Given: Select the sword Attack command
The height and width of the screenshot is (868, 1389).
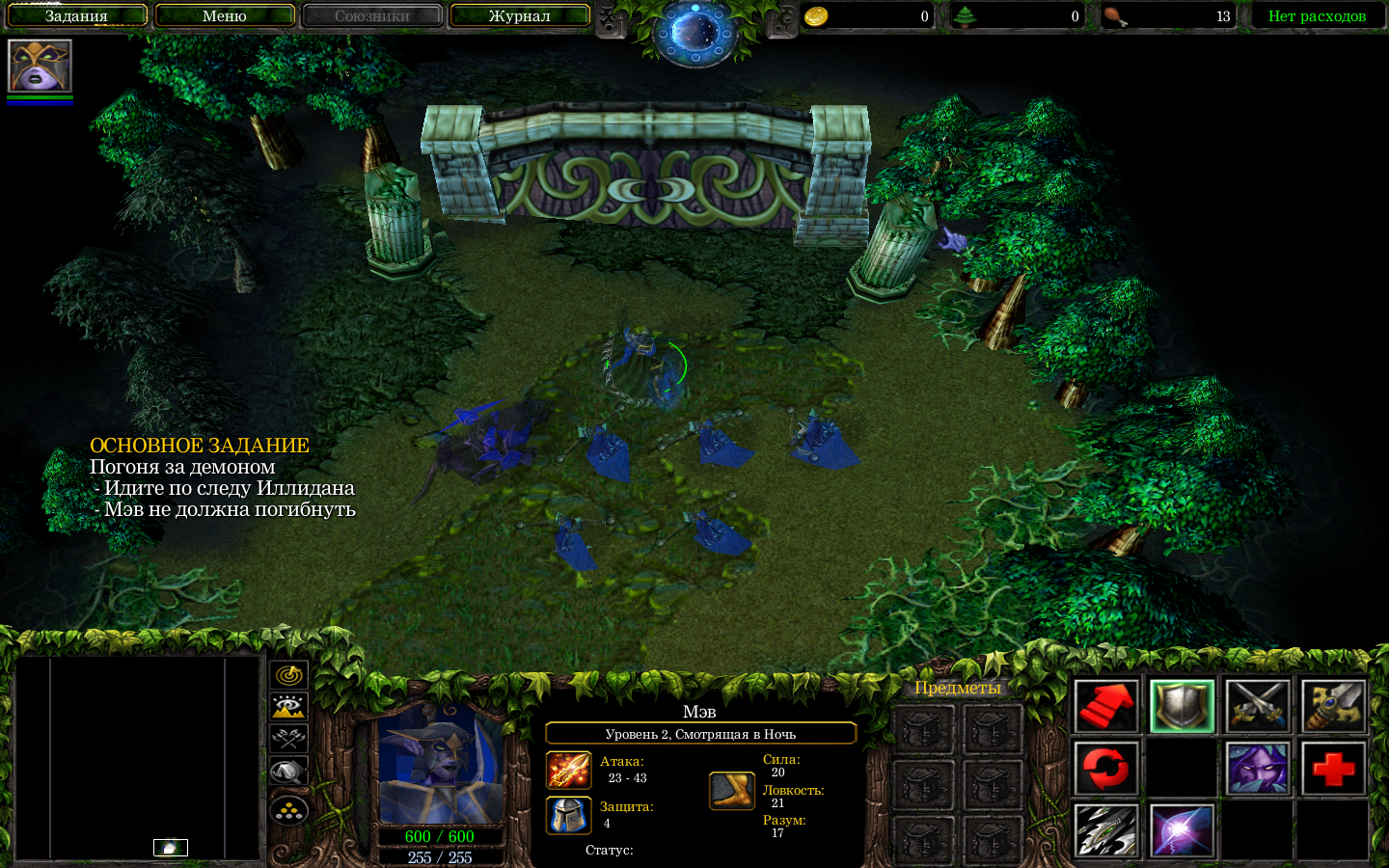Looking at the screenshot, I should pos(1333,706).
